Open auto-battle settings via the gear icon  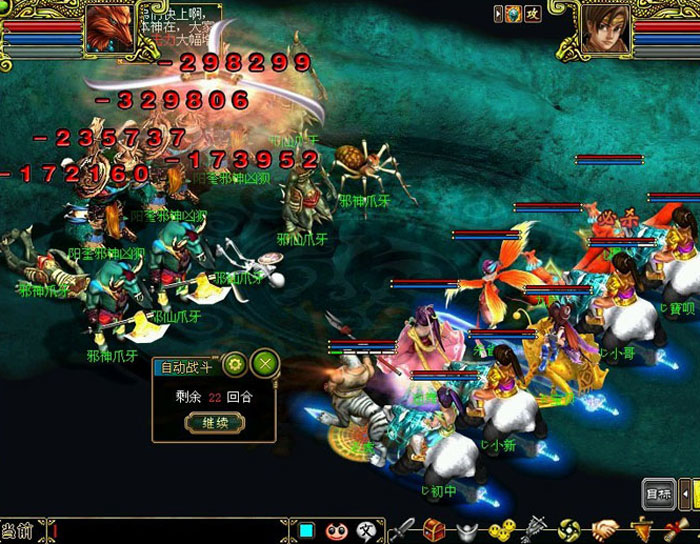(235, 364)
